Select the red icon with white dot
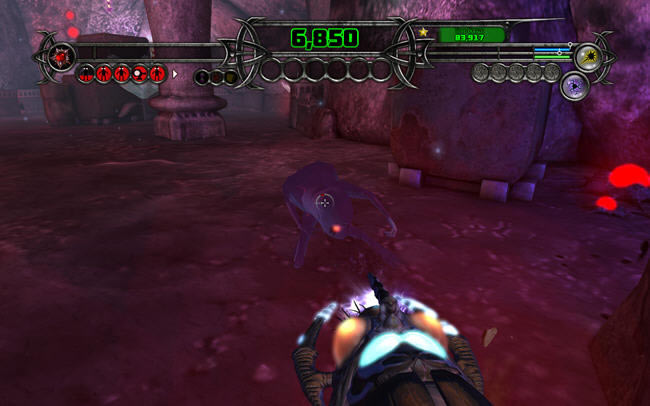The image size is (650, 406). pyautogui.click(x=138, y=73)
